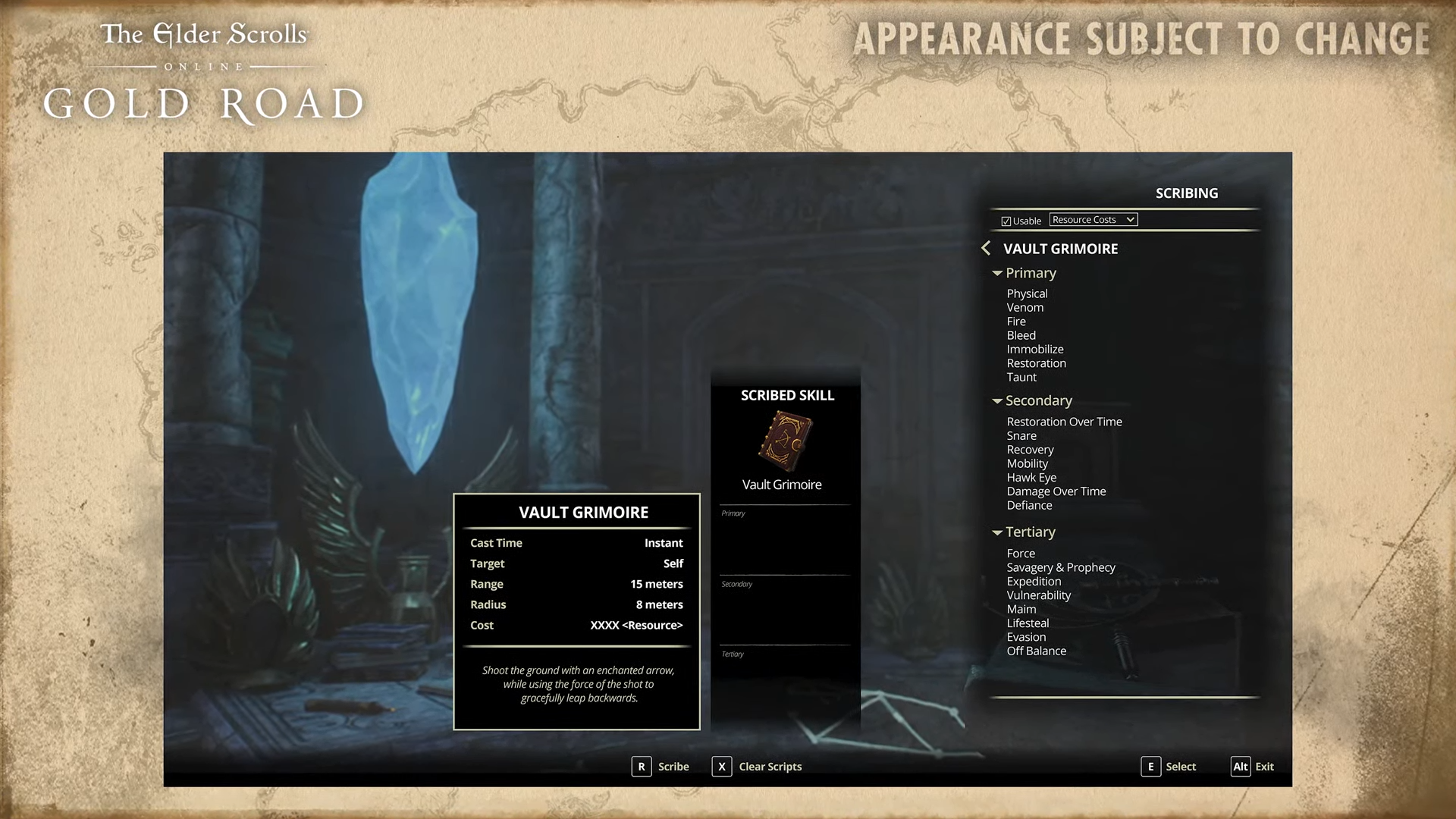Toggle the Usable checkbox
Screen dimensions: 1456x819
pyautogui.click(x=1006, y=221)
